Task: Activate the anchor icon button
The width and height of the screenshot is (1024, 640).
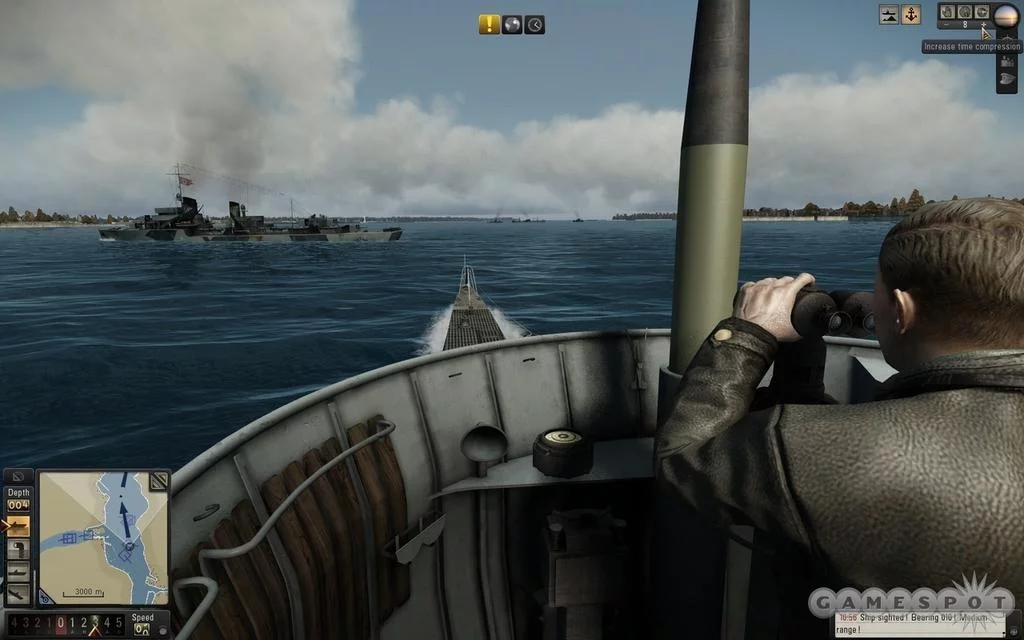Action: point(911,14)
